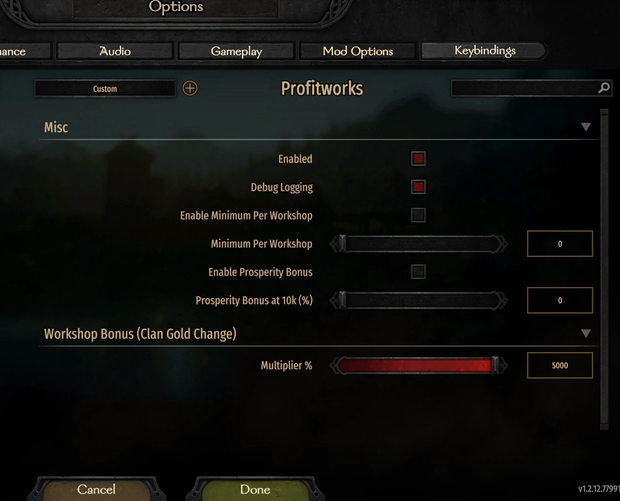Check Enable Minimum Per Workshop
This screenshot has height=501, width=620.
[418, 215]
